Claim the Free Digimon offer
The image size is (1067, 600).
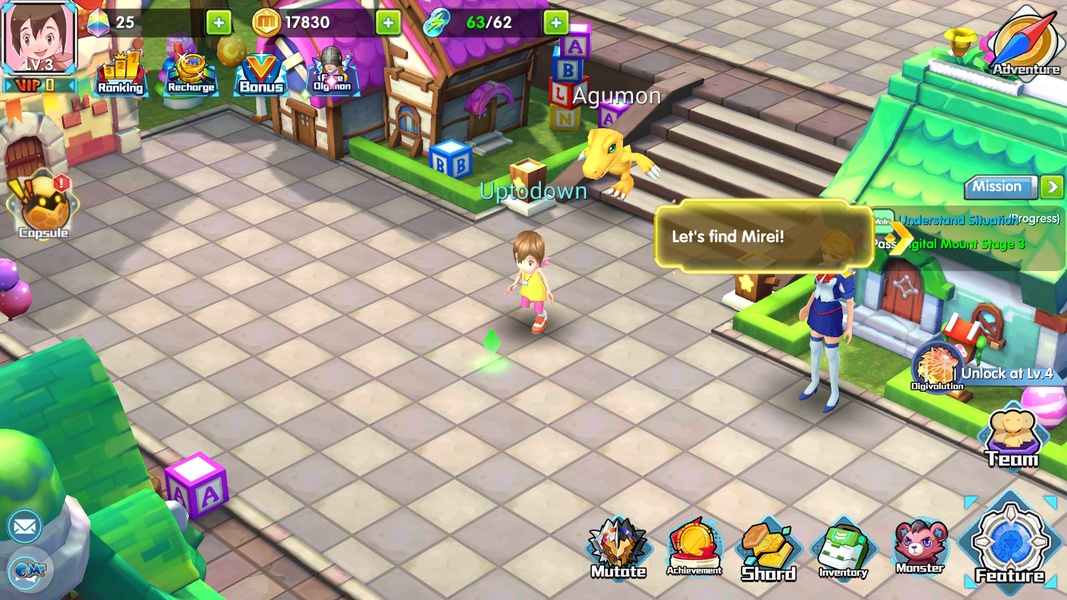(x=331, y=72)
